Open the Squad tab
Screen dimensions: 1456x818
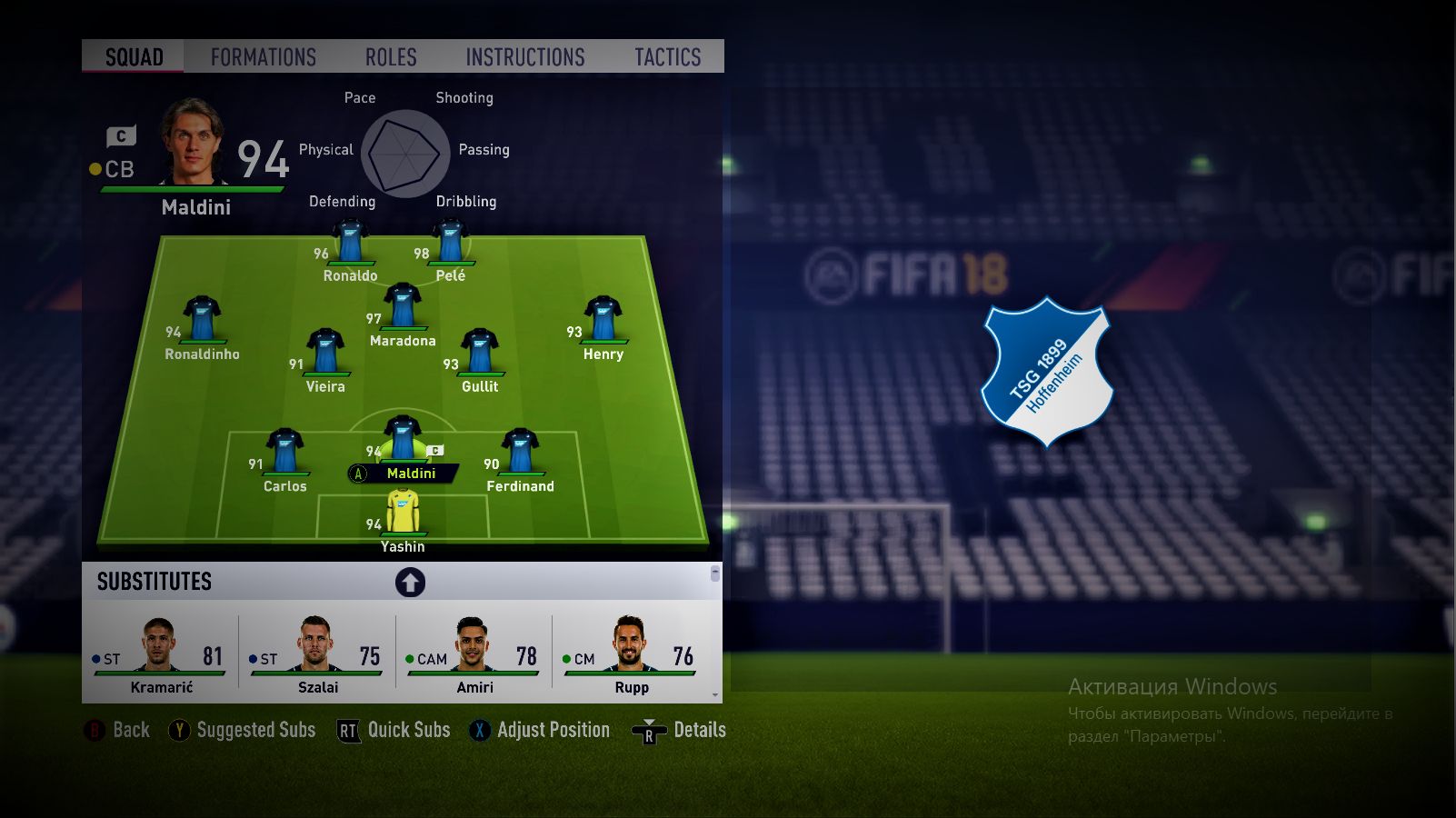pyautogui.click(x=134, y=57)
